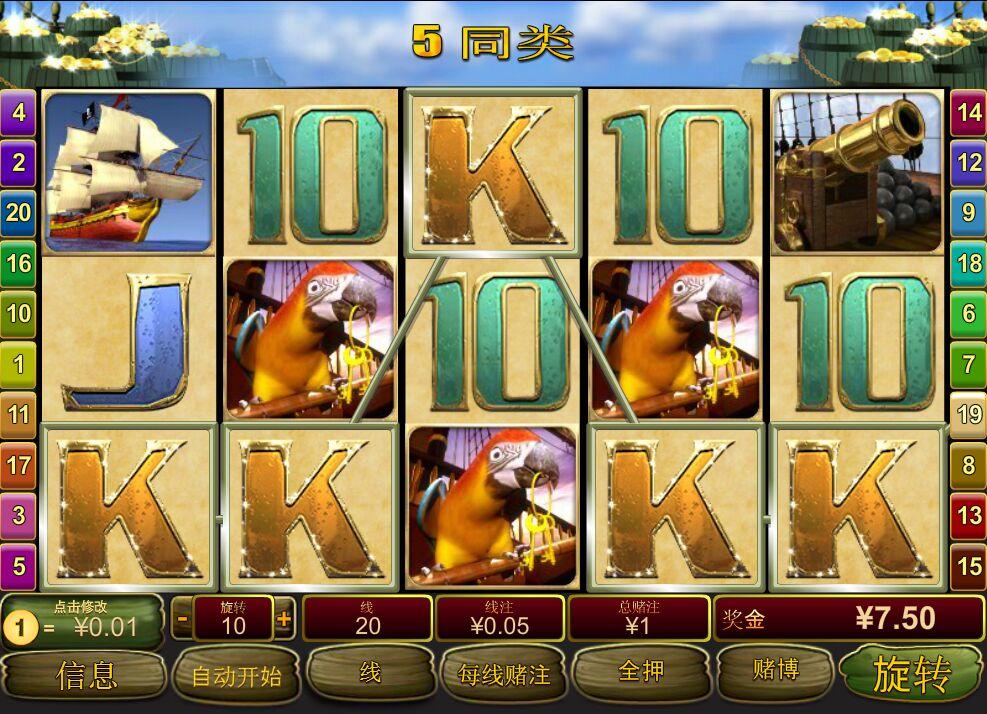The height and width of the screenshot is (714, 987).
Task: Choose payline 9 marker
Action: point(969,212)
